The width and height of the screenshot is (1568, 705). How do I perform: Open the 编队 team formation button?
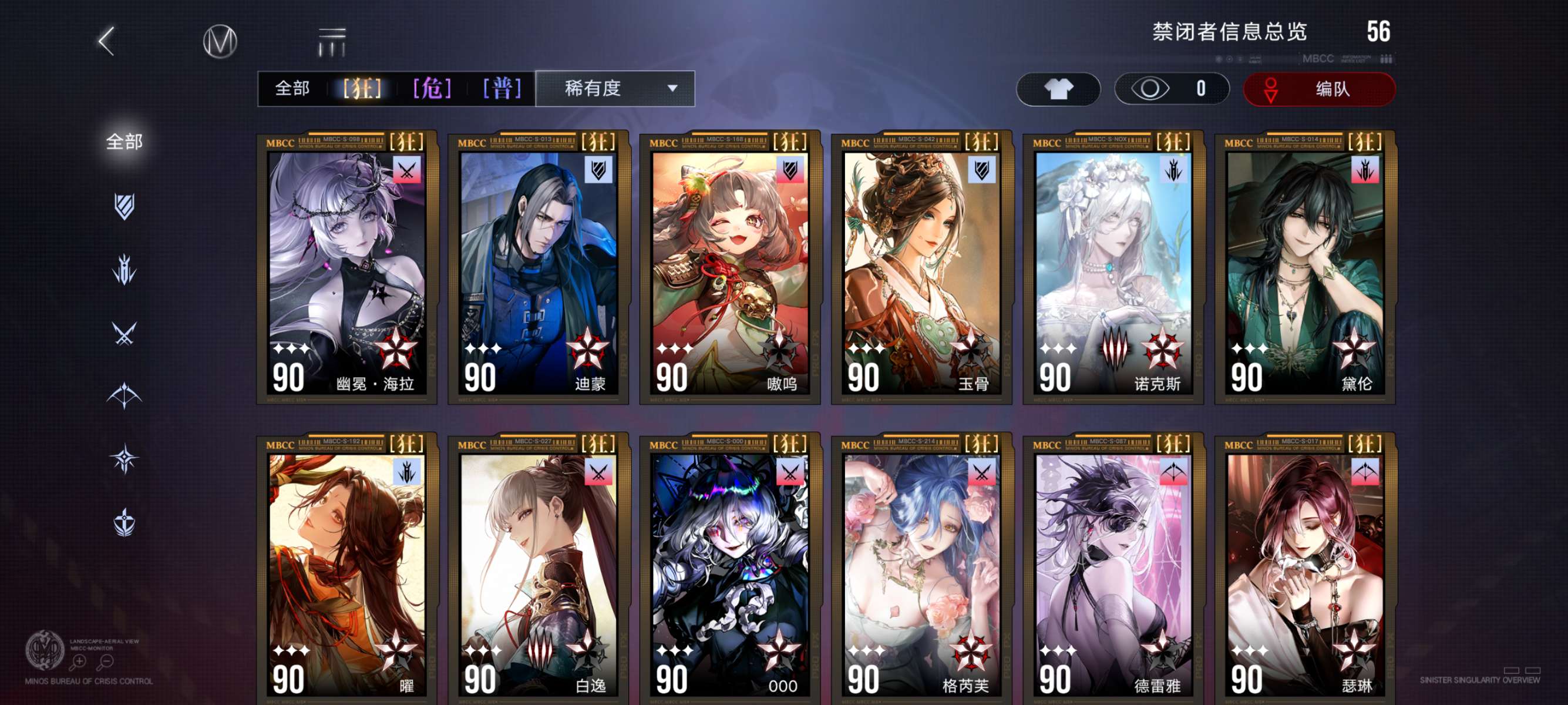1318,89
